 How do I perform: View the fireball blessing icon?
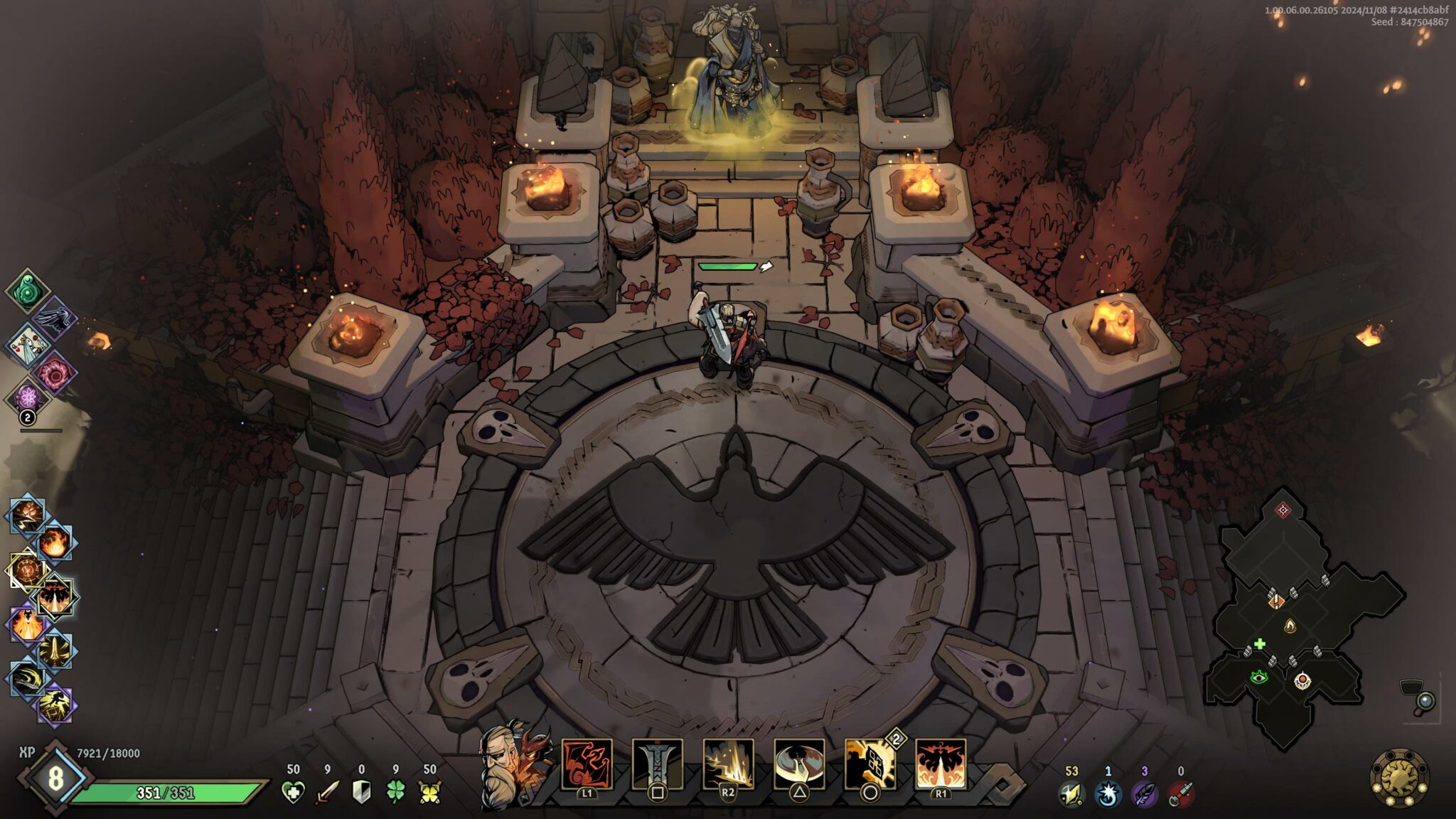54,543
